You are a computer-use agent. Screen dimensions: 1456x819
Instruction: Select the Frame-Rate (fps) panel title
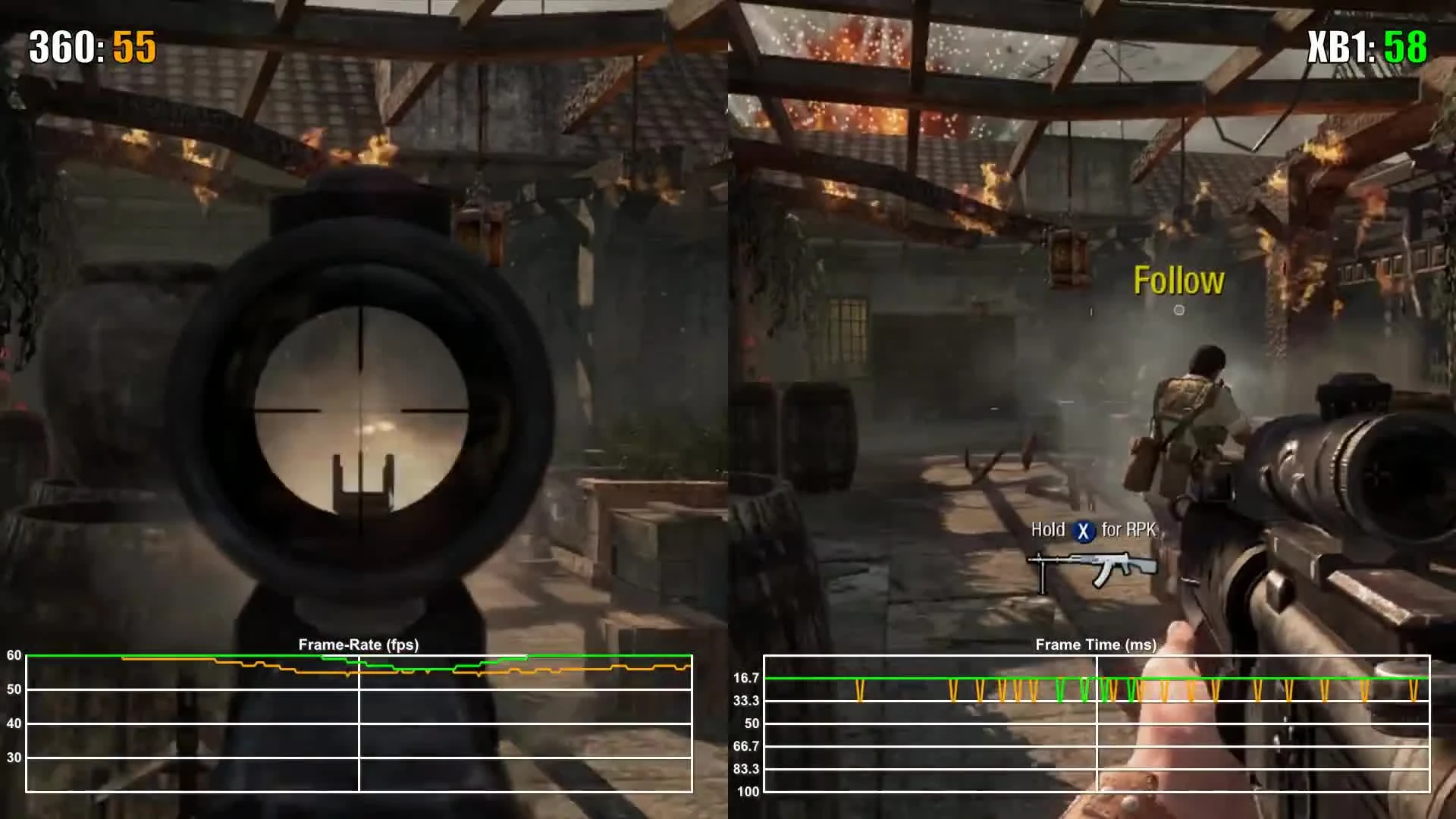pyautogui.click(x=362, y=645)
